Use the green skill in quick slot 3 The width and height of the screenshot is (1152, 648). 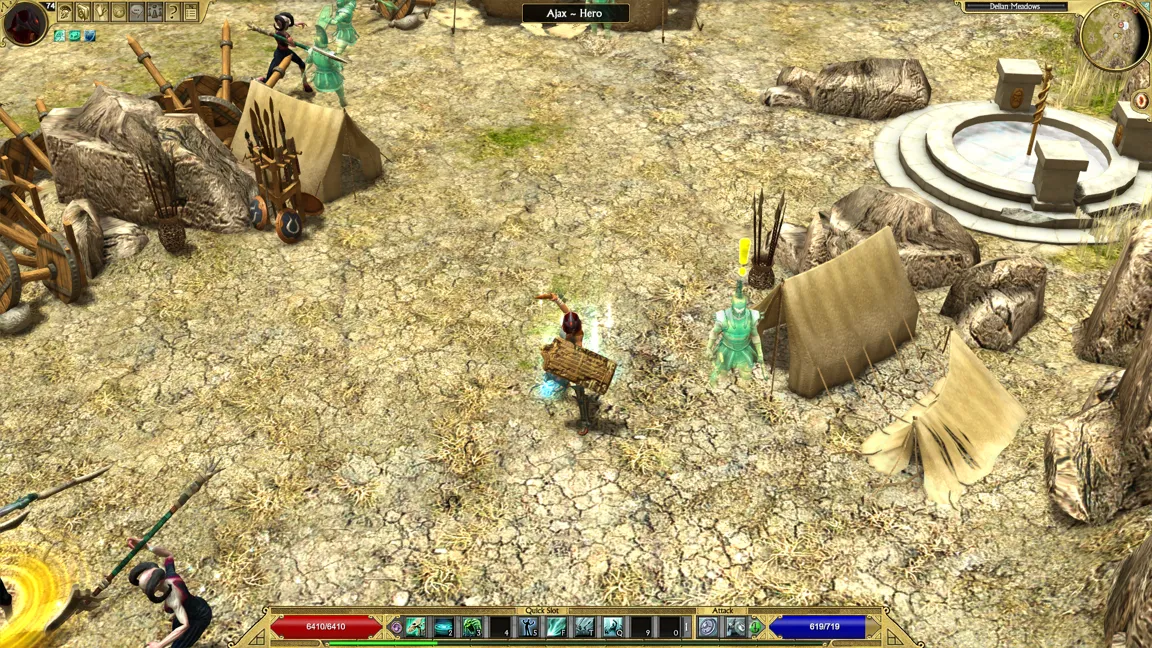pos(471,627)
